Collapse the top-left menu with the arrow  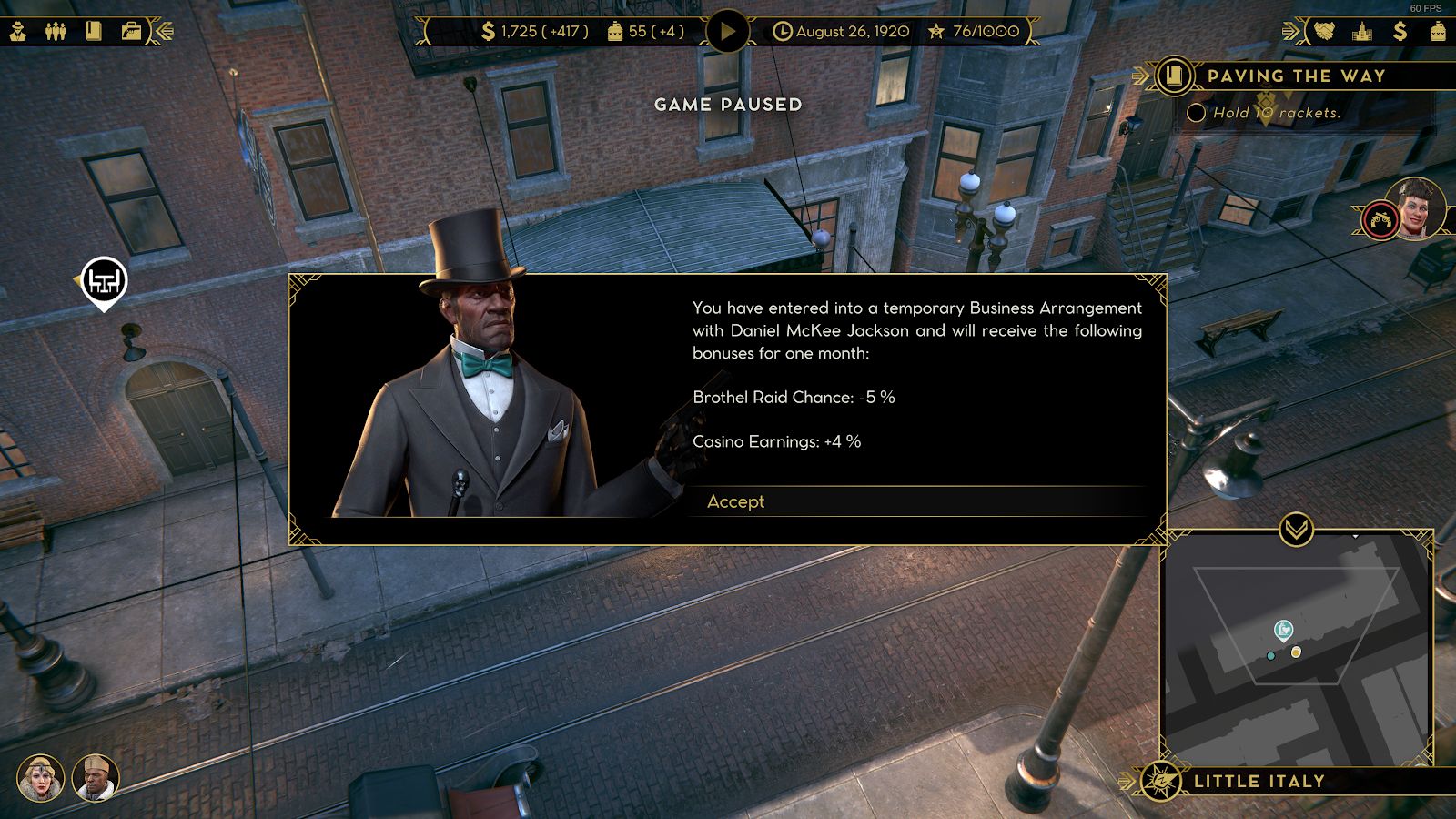click(164, 32)
